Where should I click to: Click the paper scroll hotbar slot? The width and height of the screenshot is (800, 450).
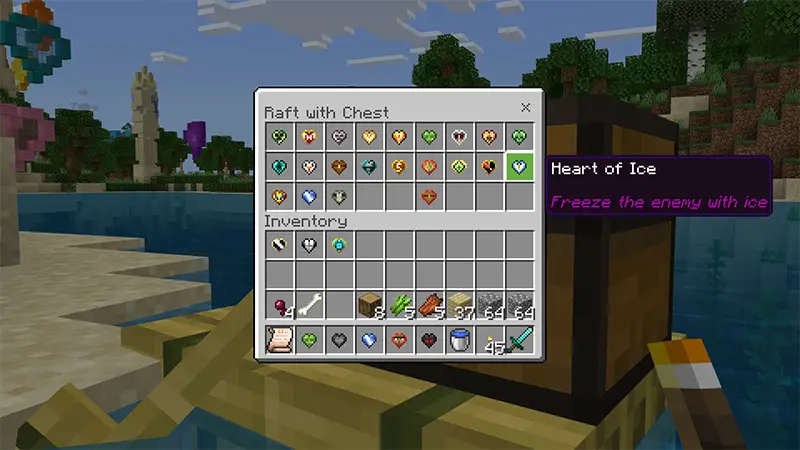pos(279,340)
